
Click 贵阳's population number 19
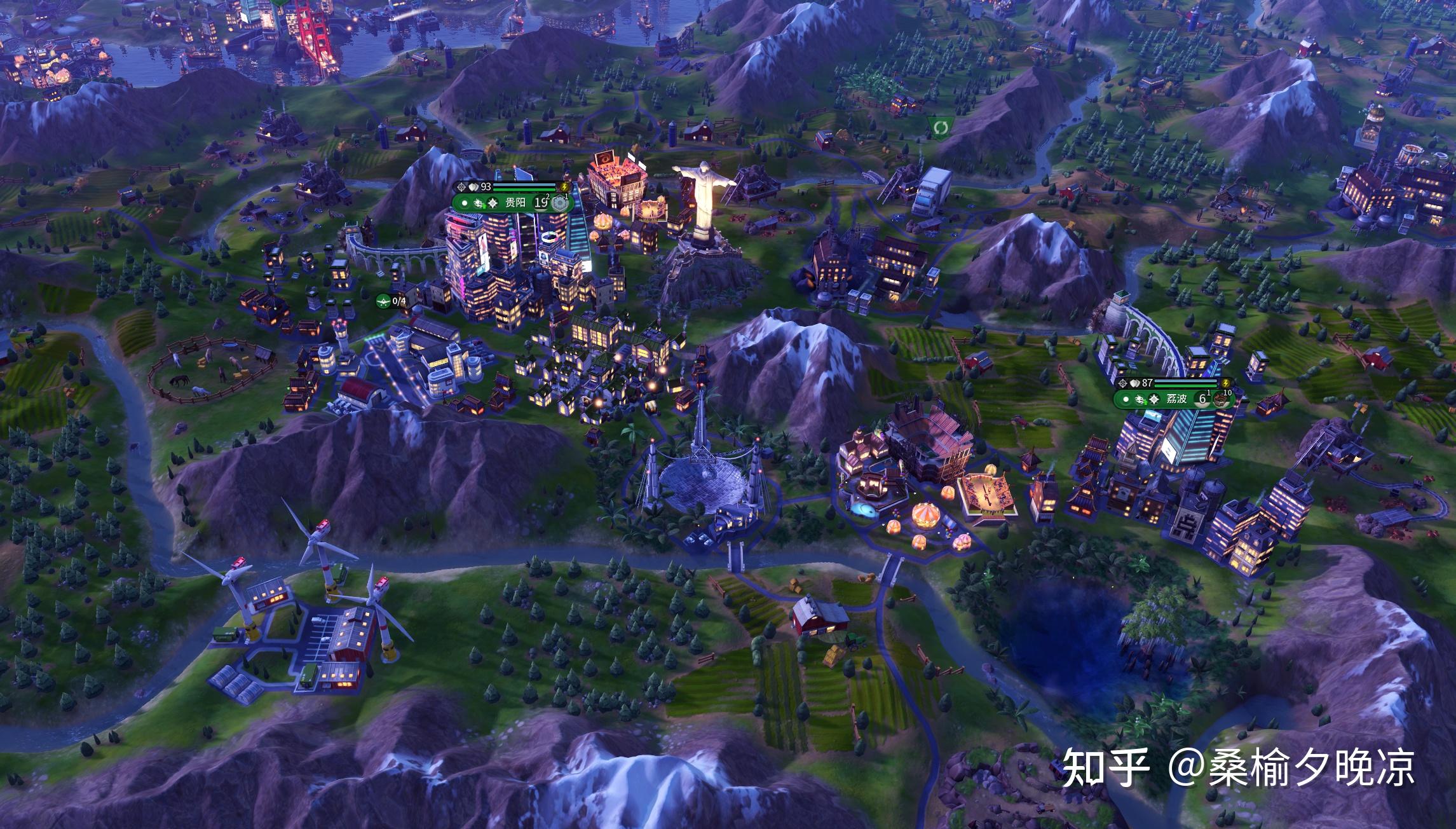pos(540,203)
